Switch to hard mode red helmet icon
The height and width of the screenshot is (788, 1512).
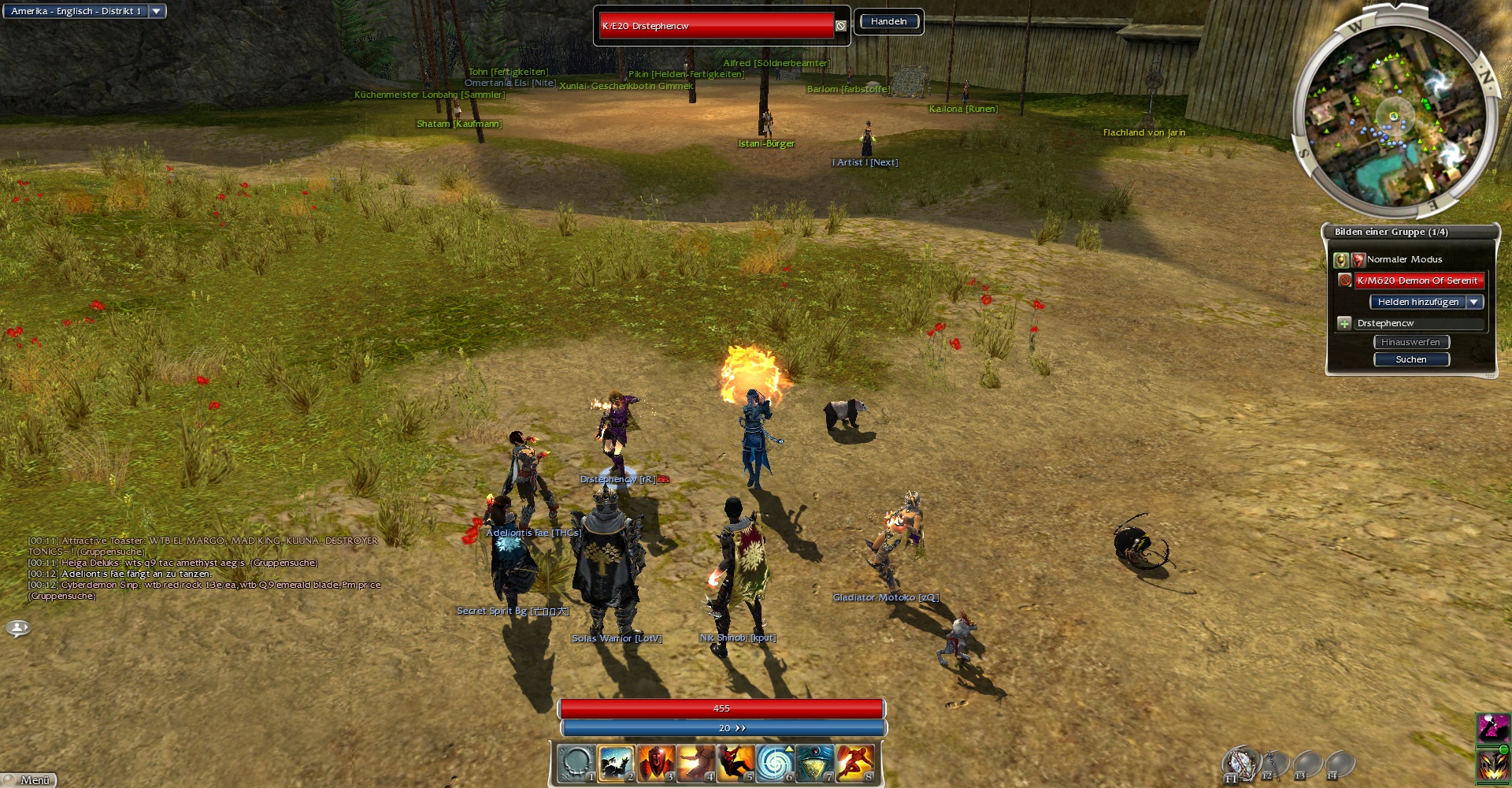coord(1358,259)
